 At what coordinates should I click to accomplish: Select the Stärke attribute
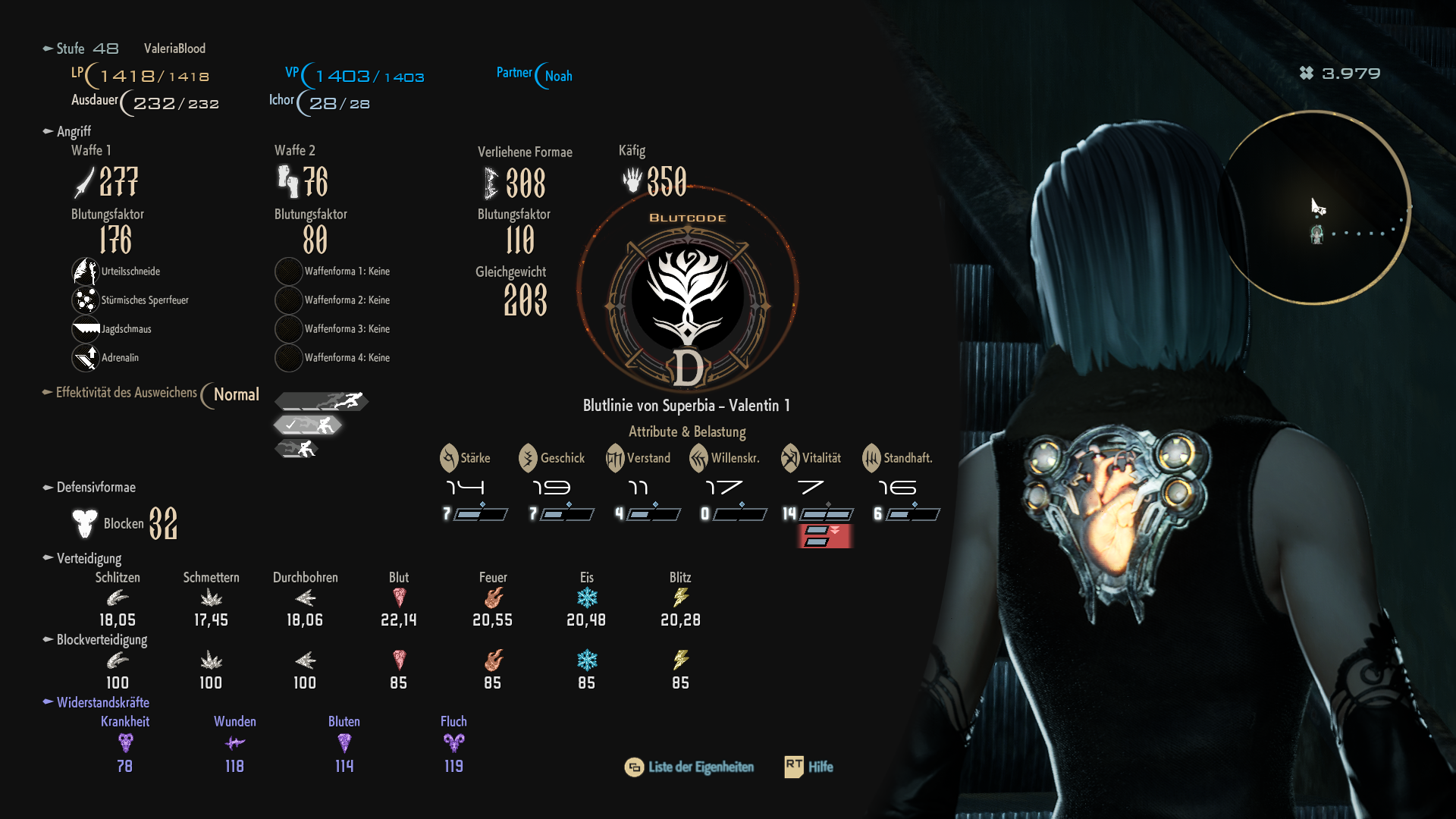coord(466,458)
